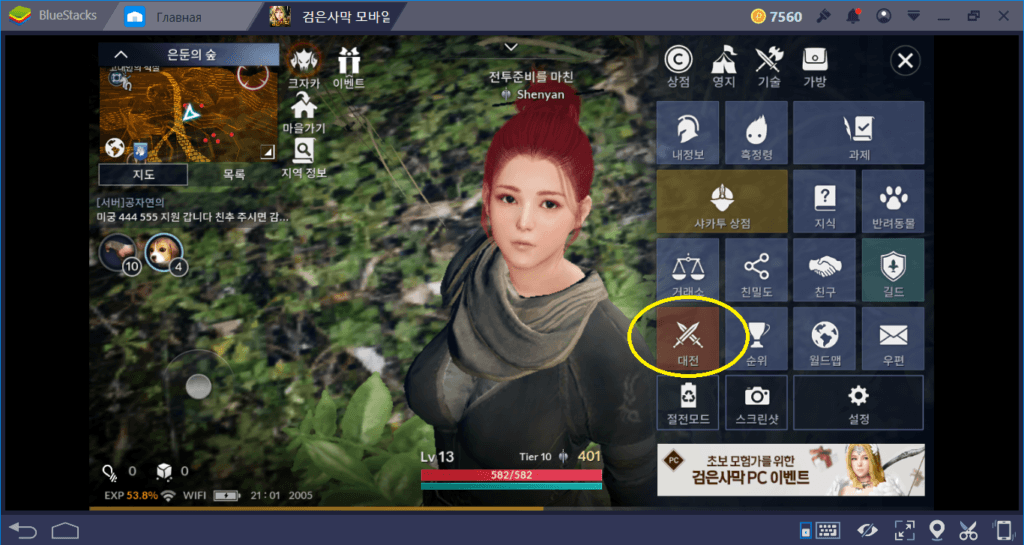This screenshot has width=1024, height=545.
Task: Open the 길드 guild tile
Action: point(892,270)
